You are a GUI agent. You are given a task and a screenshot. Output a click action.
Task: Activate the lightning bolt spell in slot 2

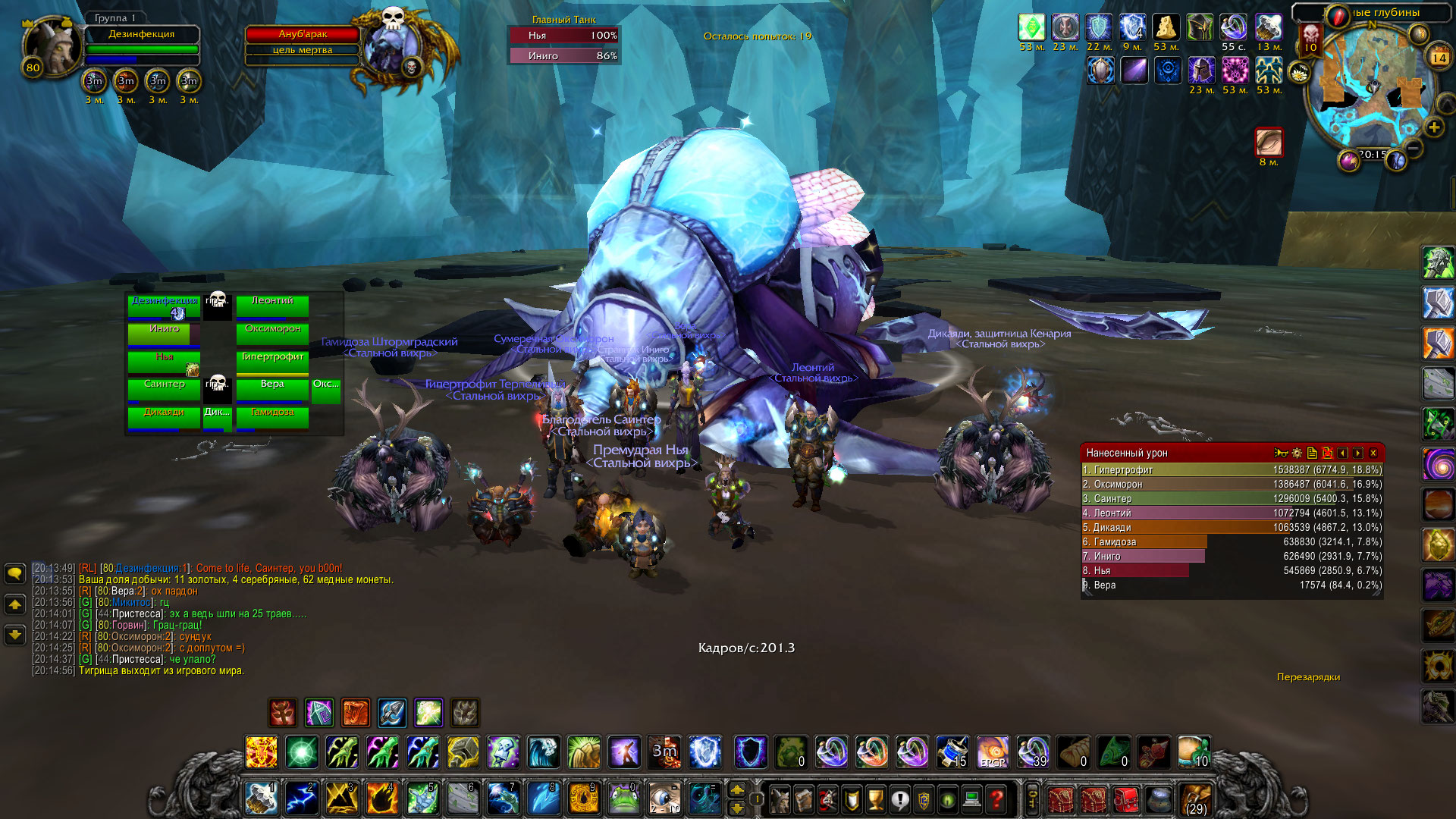coord(301,799)
